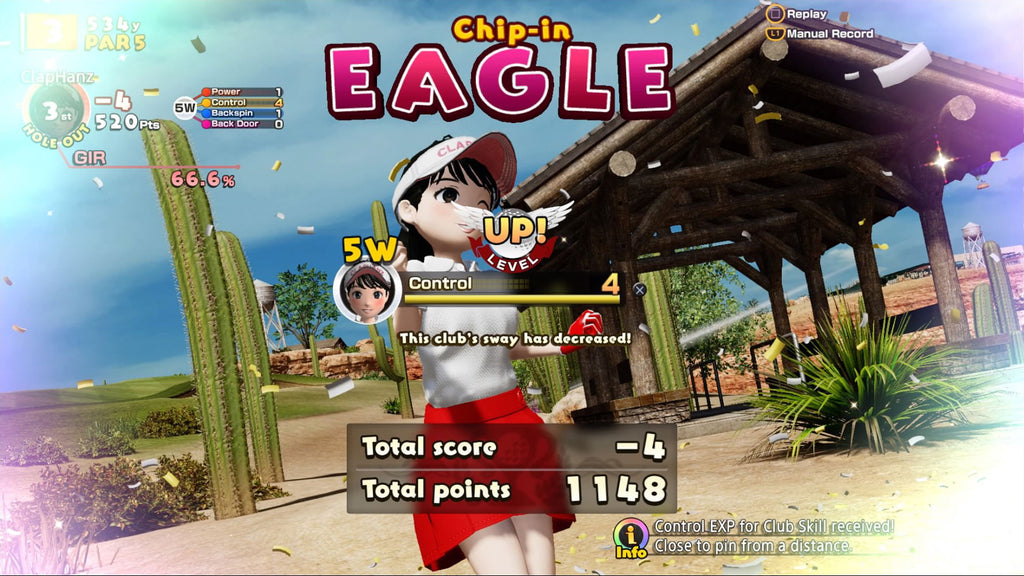
Task: Select the Control level-up bar
Action: tap(512, 286)
